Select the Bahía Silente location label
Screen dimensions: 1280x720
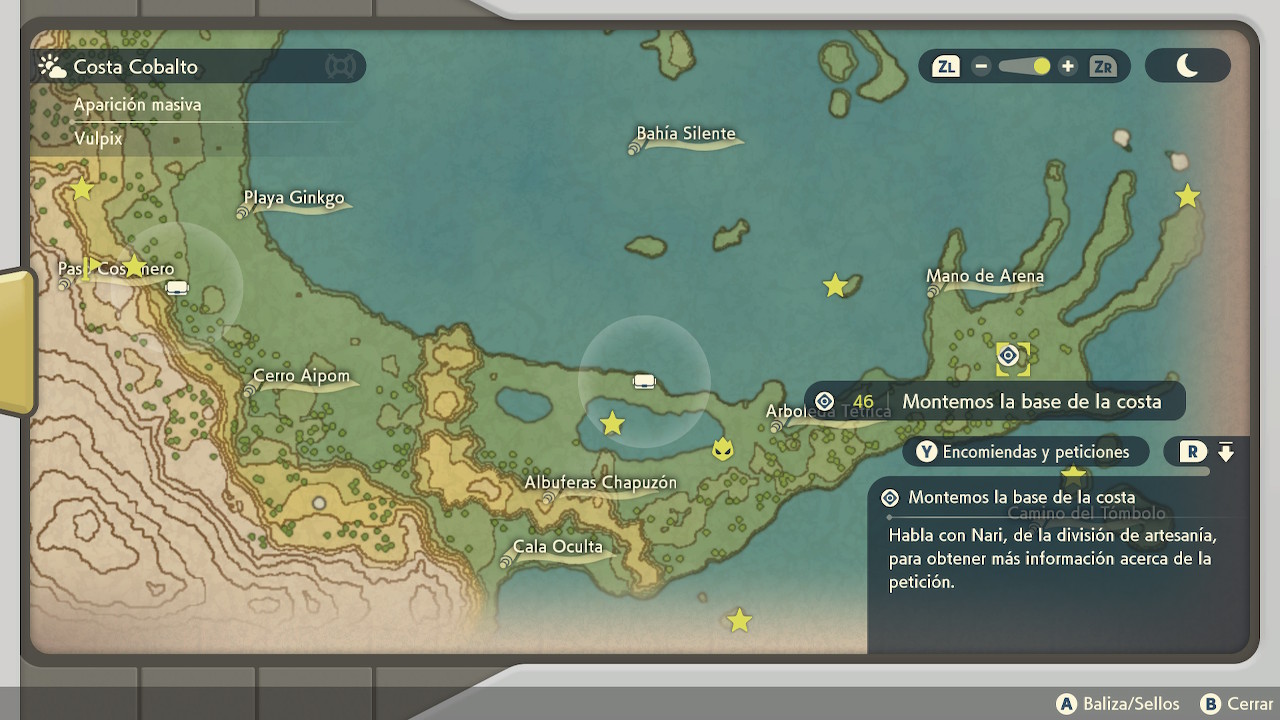click(x=686, y=134)
